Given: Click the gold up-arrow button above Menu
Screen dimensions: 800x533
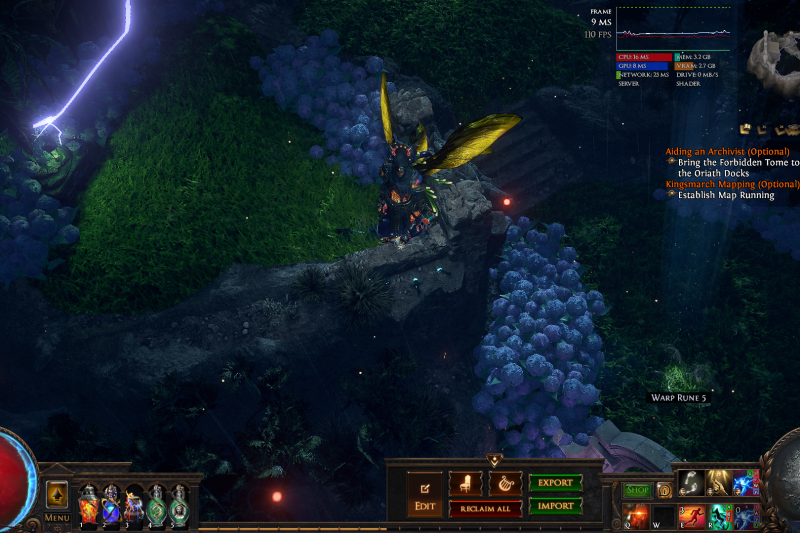Looking at the screenshot, I should click(x=57, y=494).
